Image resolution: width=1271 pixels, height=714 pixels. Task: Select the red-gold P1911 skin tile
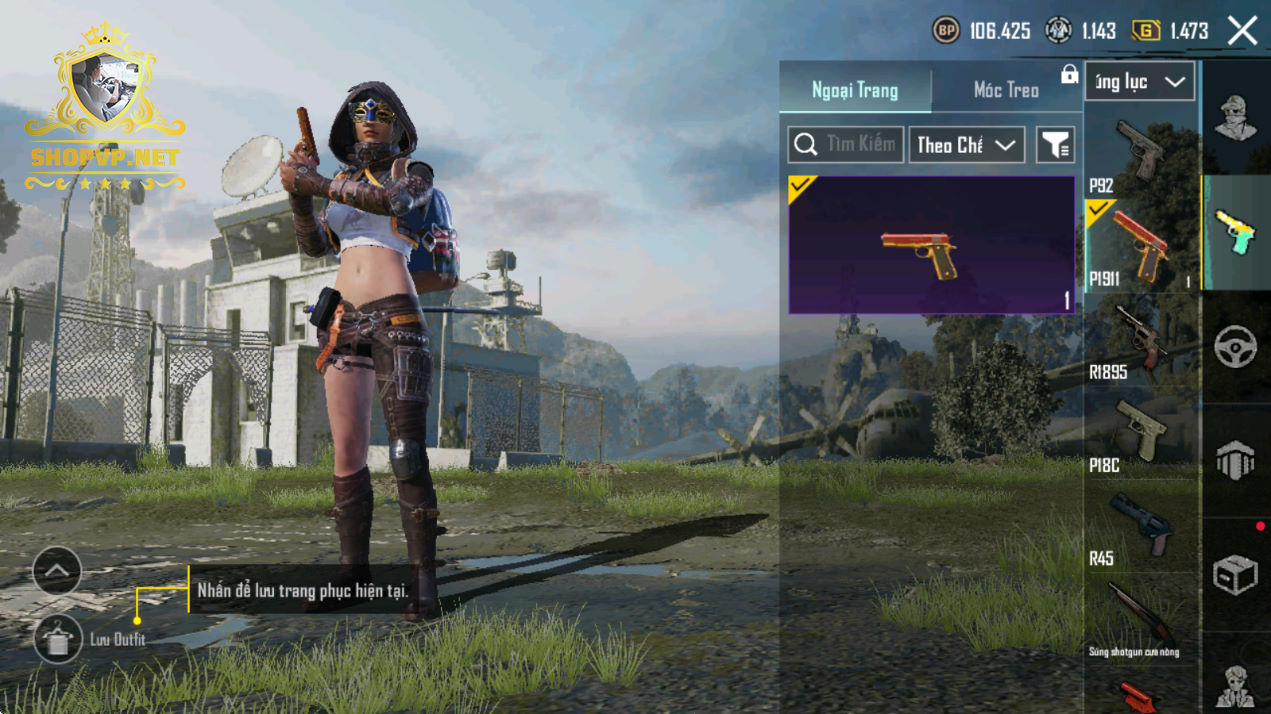coord(931,245)
